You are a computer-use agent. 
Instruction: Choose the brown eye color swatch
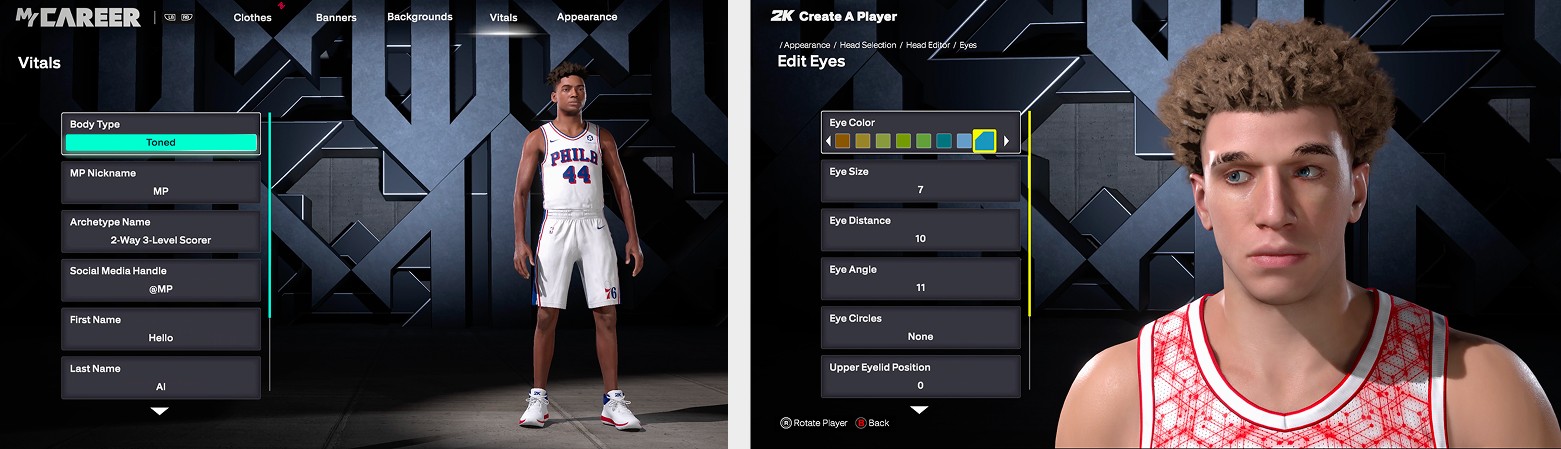(843, 141)
